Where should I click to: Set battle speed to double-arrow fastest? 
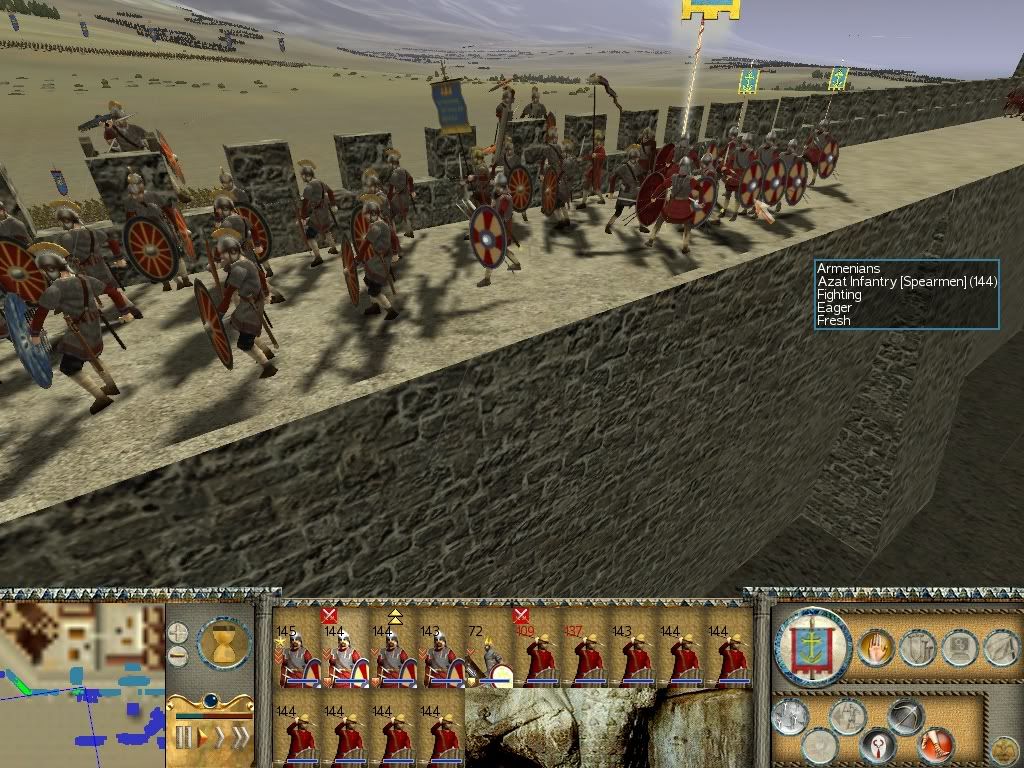click(240, 738)
